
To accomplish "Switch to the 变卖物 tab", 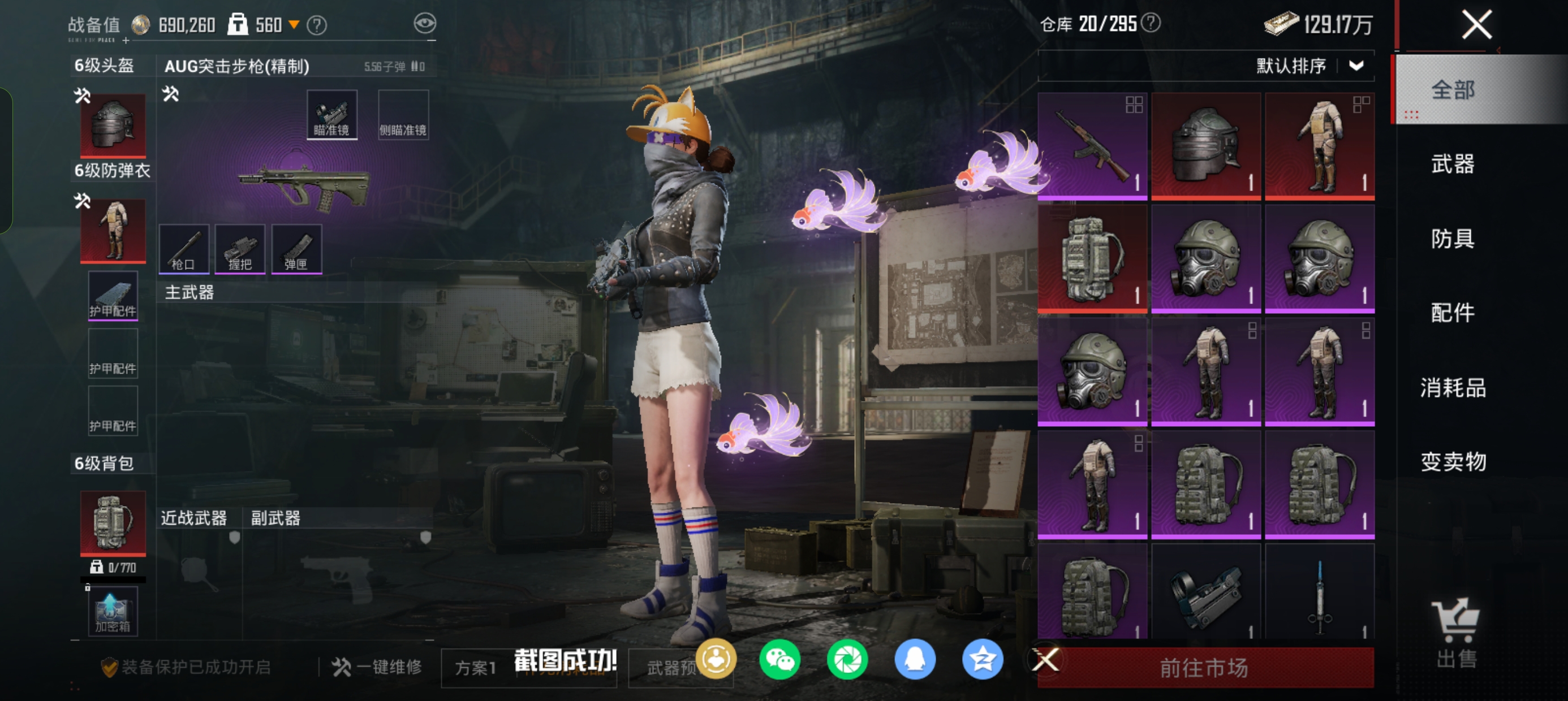I will click(x=1453, y=462).
